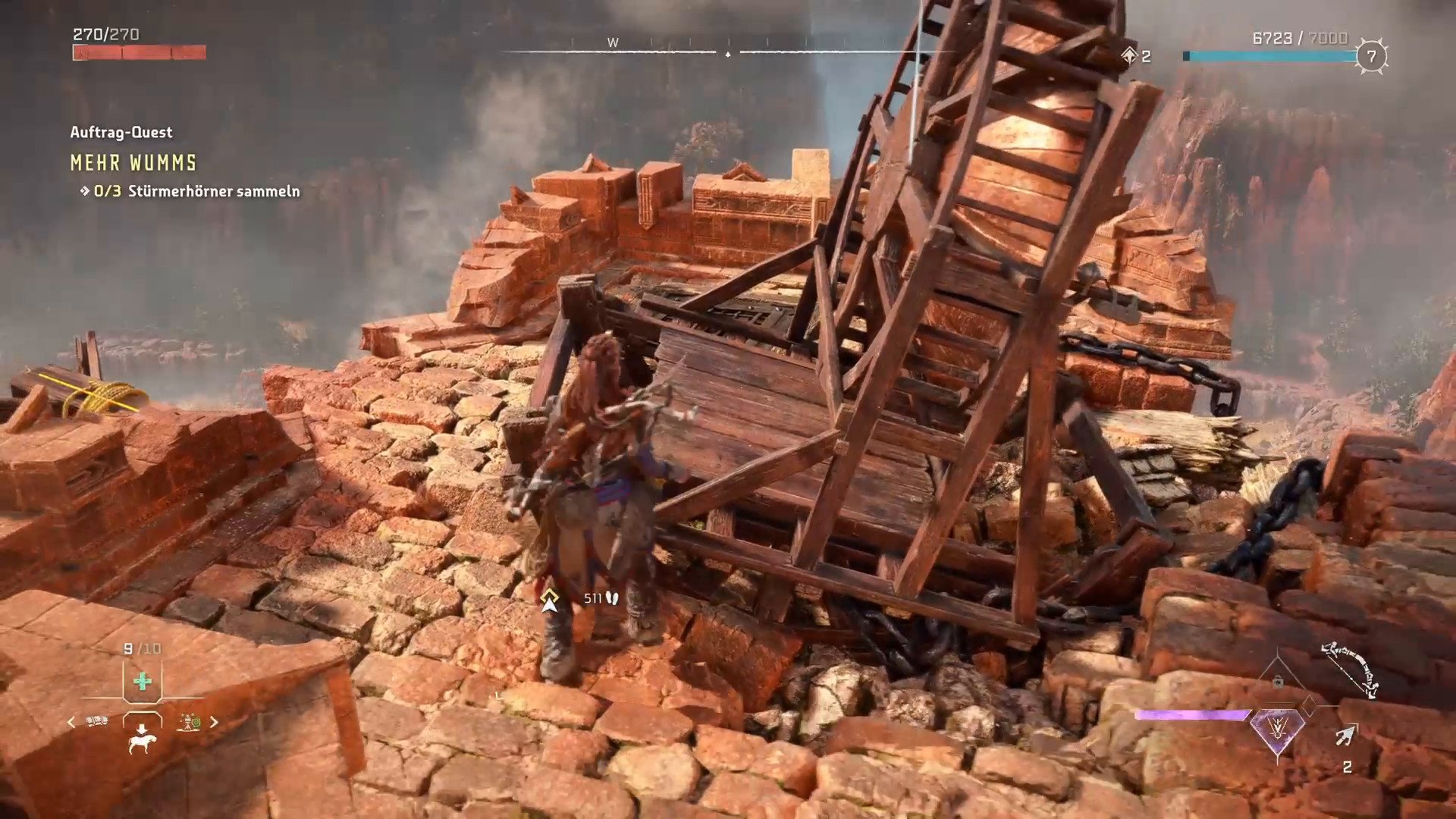Viewport: 1456px width, 819px height.
Task: Select the trap tool with green spiral
Action: [189, 722]
